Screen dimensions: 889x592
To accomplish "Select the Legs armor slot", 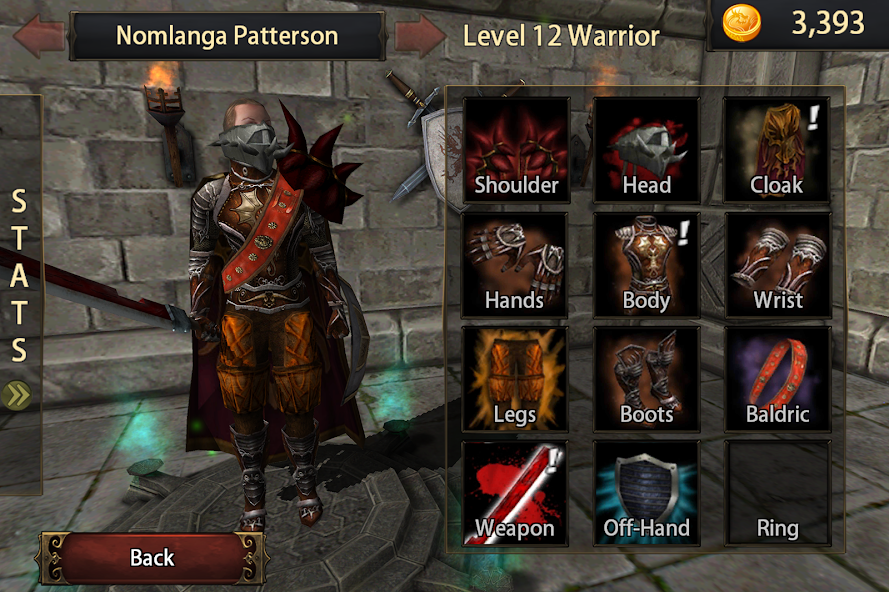I will pos(514,379).
